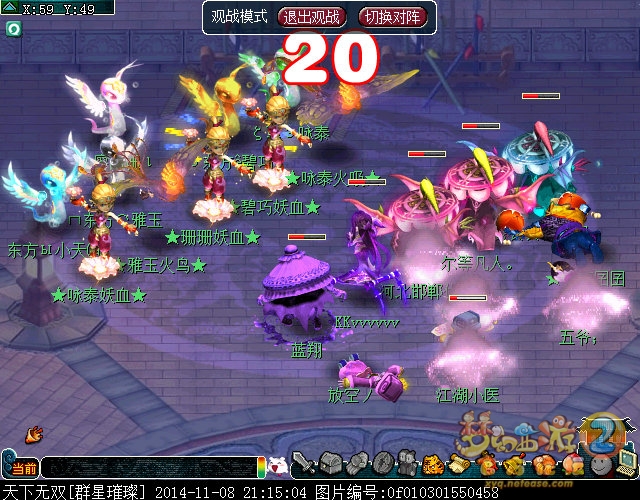Click 切换对阵 to switch battle view
Viewport: 640px width, 500px height.
click(x=392, y=17)
